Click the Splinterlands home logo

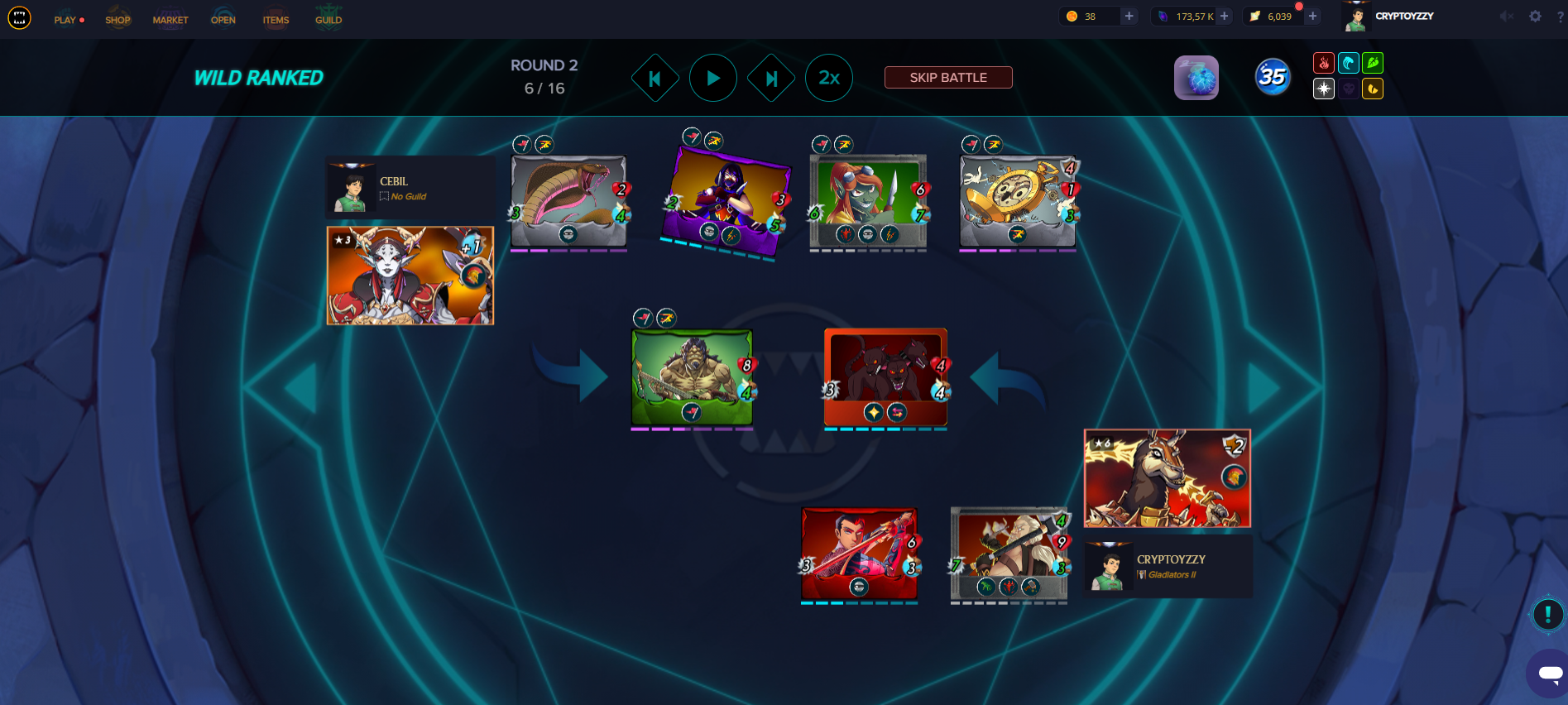pos(20,17)
